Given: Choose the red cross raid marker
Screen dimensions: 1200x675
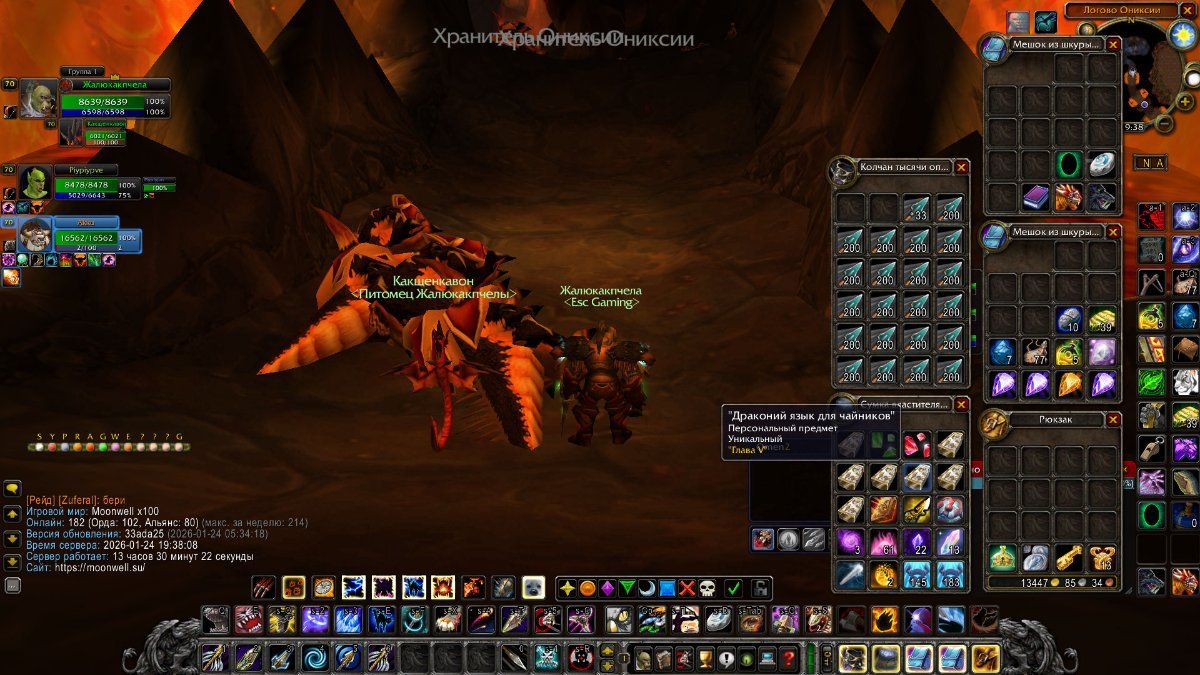Looking at the screenshot, I should pyautogui.click(x=687, y=588).
